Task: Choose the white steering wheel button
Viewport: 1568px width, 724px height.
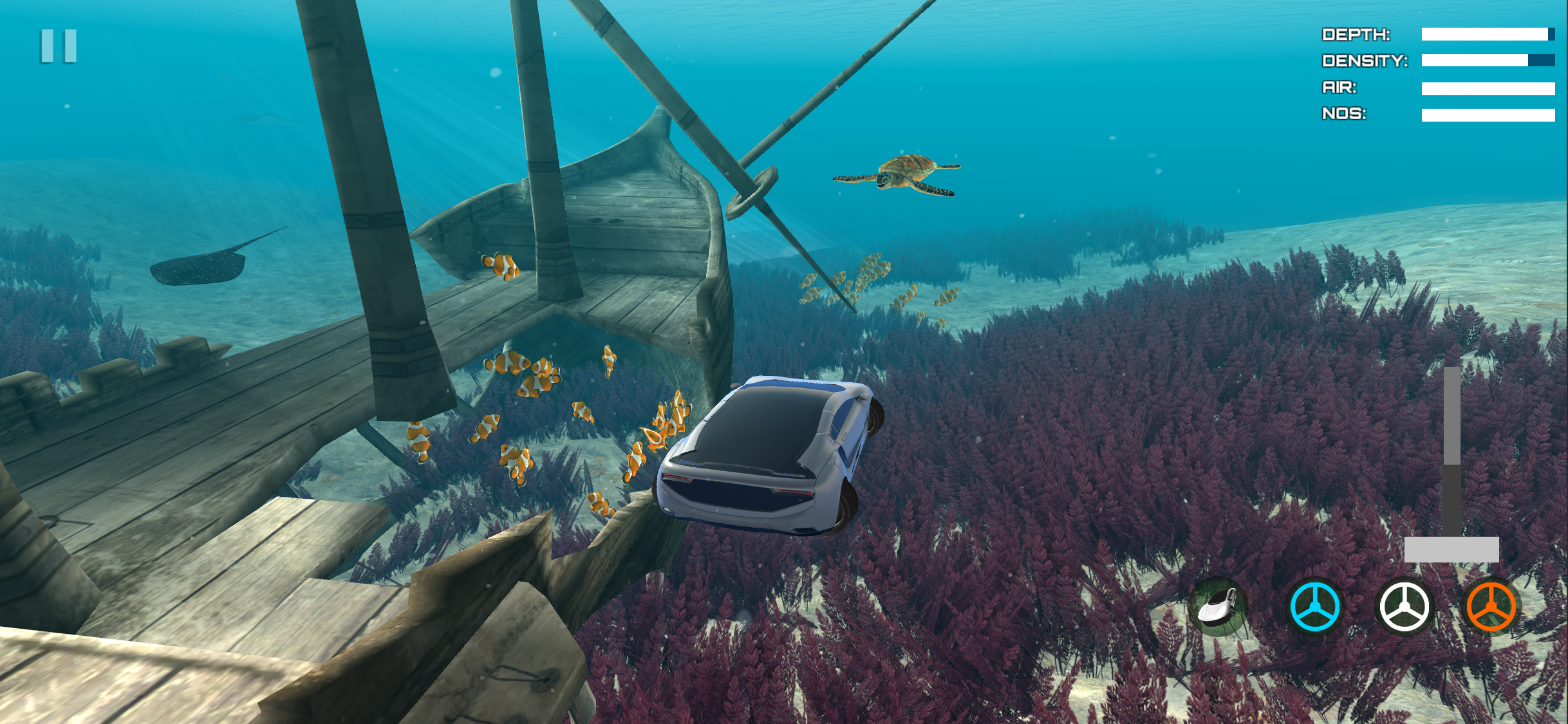Action: click(1405, 607)
